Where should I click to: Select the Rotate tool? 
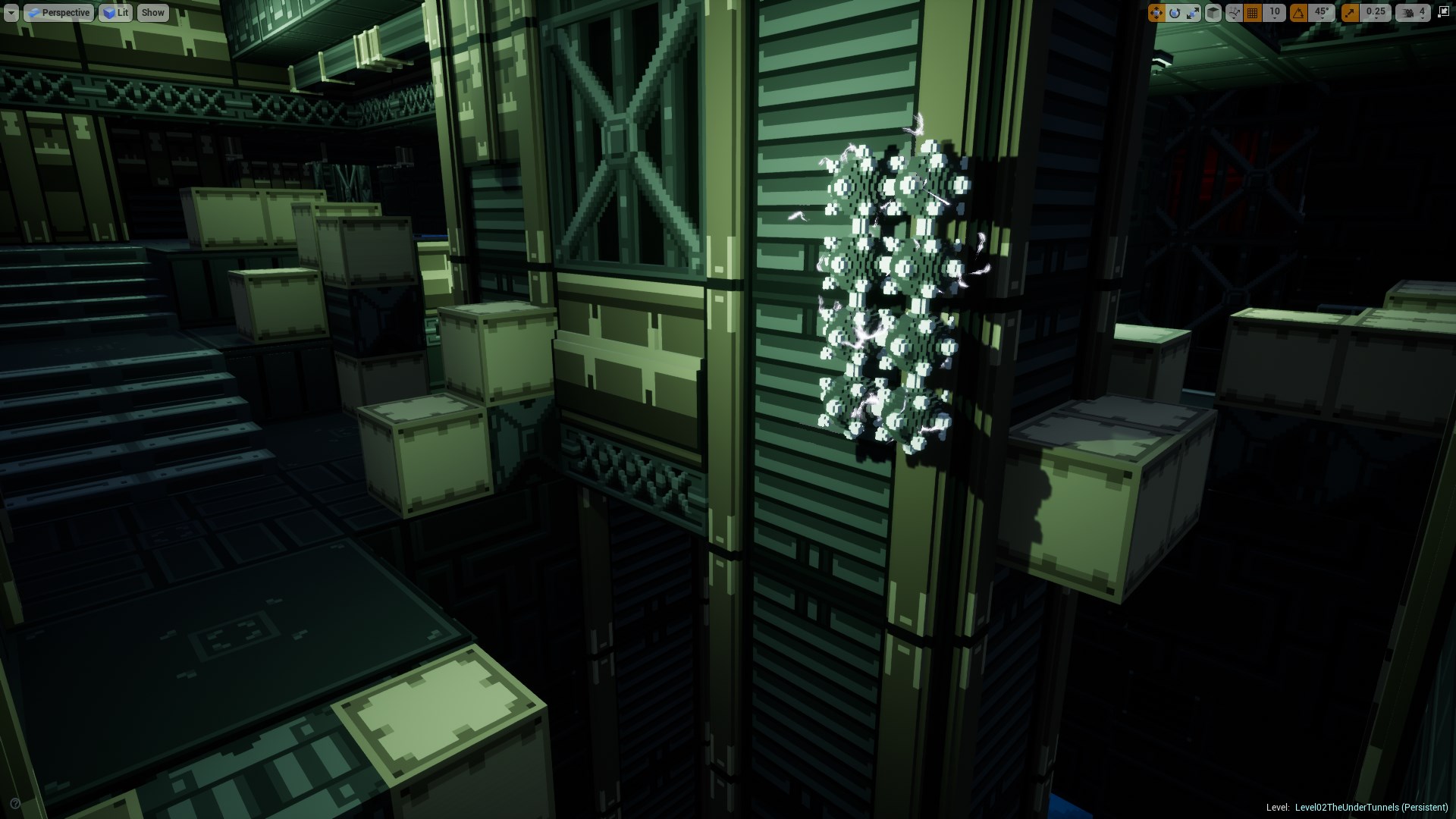pyautogui.click(x=1175, y=12)
